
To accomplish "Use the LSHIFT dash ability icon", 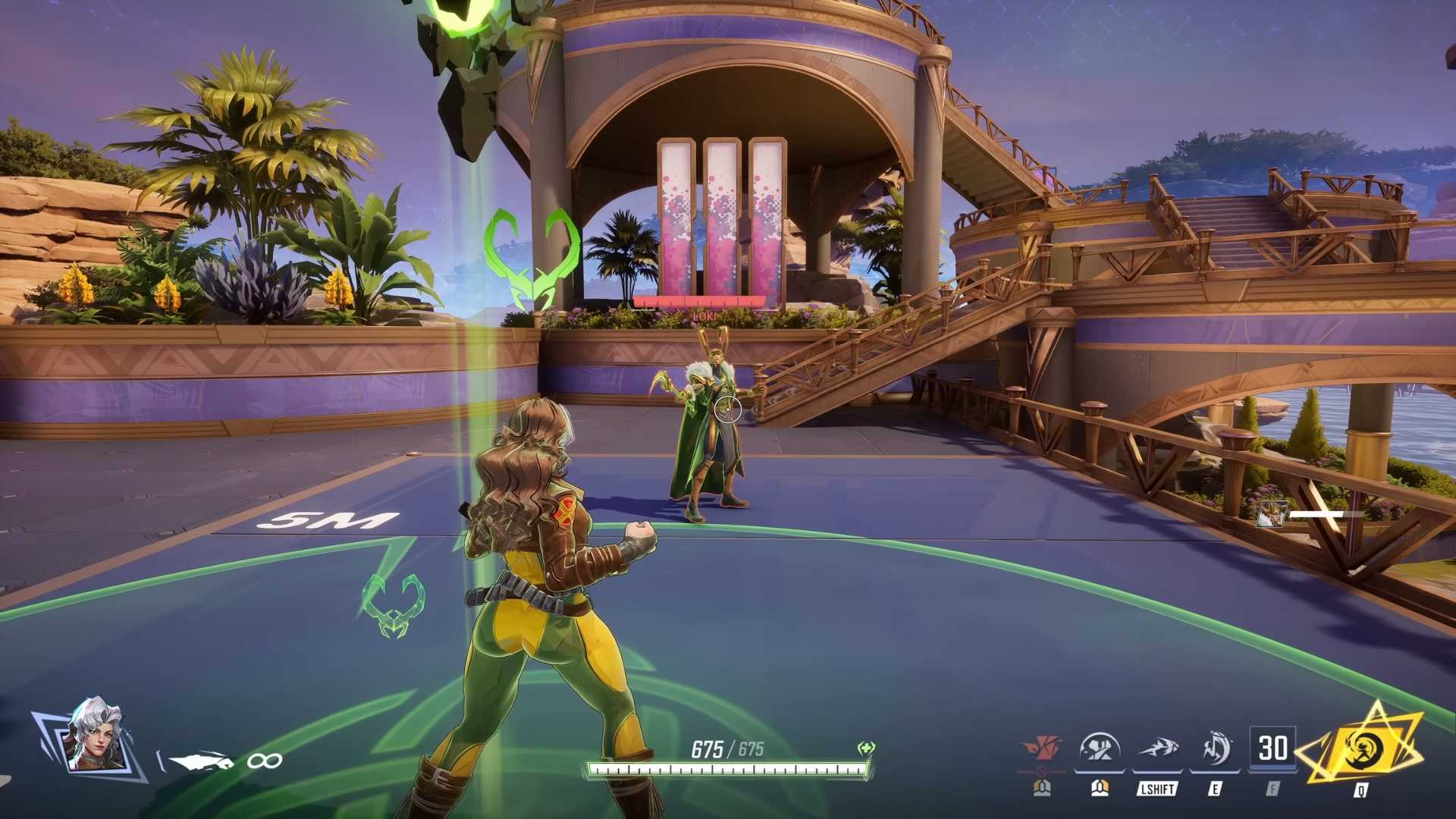I will tap(1157, 749).
